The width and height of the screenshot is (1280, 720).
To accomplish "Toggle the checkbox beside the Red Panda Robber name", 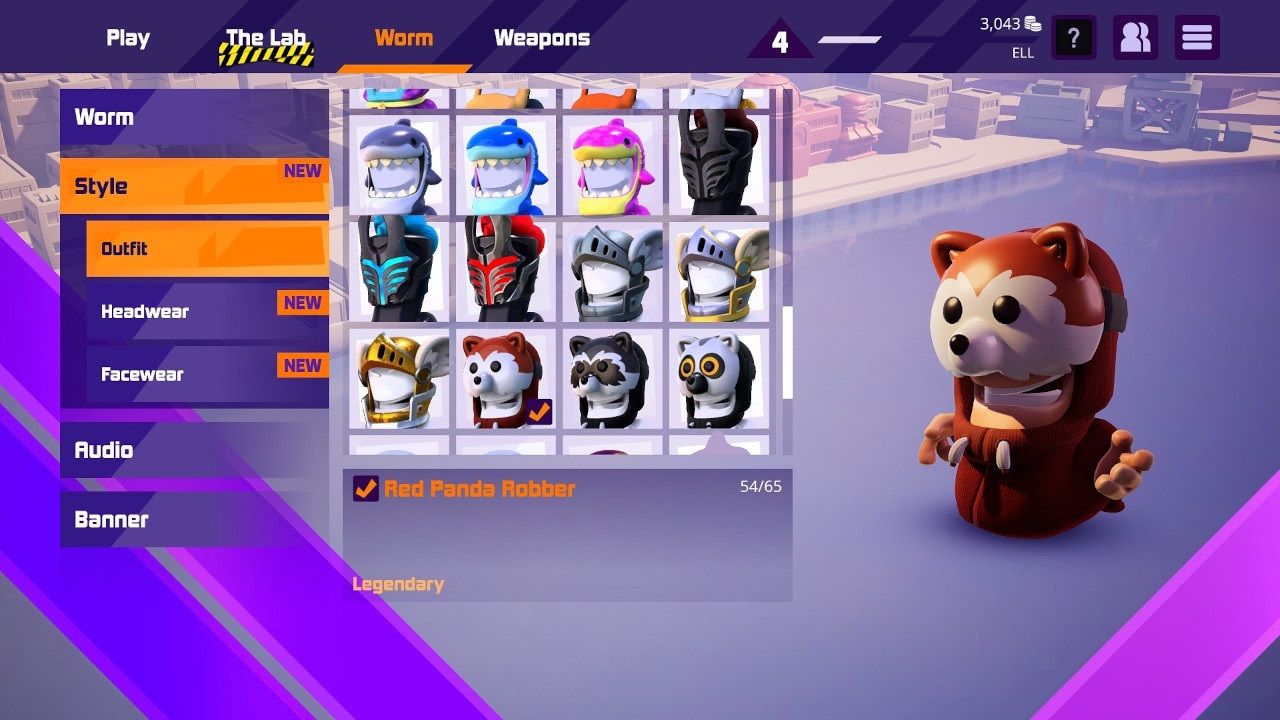I will tap(366, 489).
